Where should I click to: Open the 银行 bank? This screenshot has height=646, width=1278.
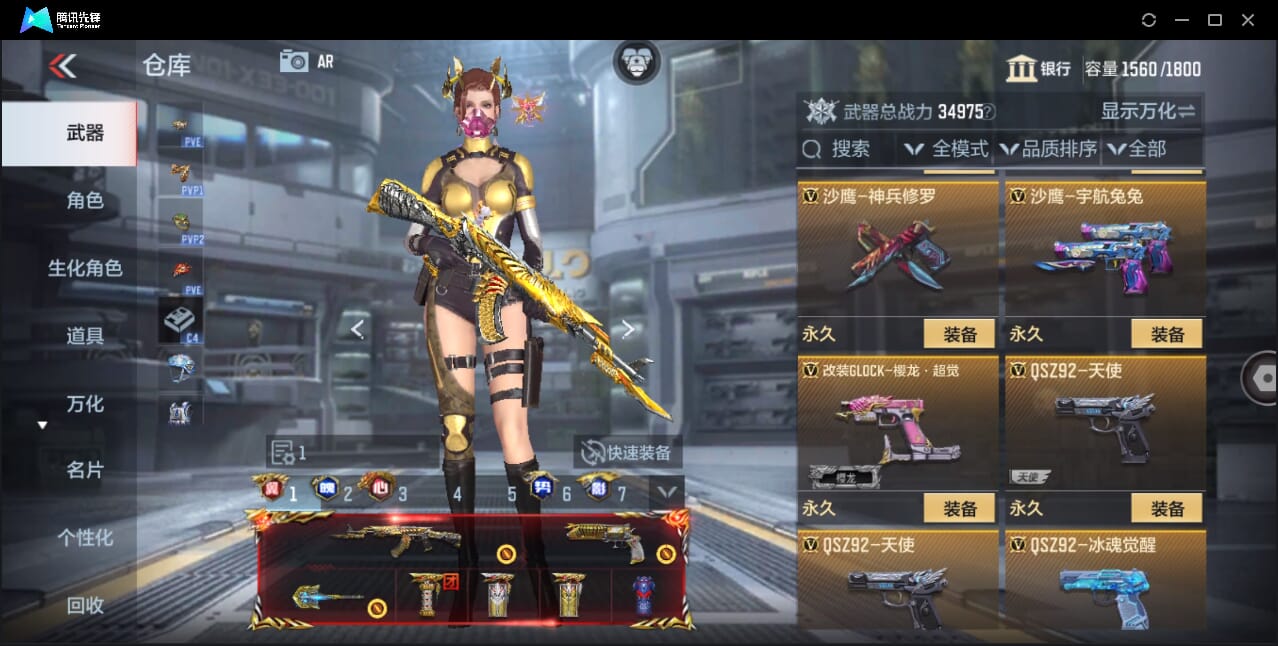tap(1039, 69)
